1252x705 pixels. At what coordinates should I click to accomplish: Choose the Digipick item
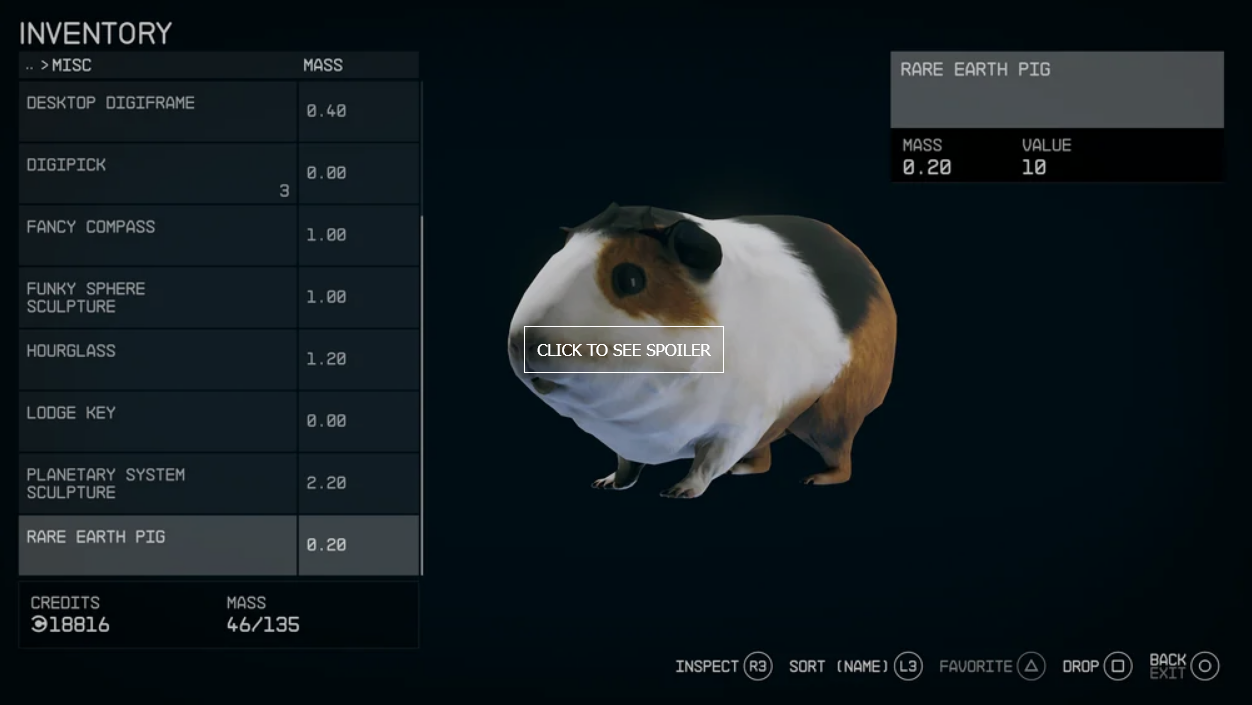[x=158, y=173]
